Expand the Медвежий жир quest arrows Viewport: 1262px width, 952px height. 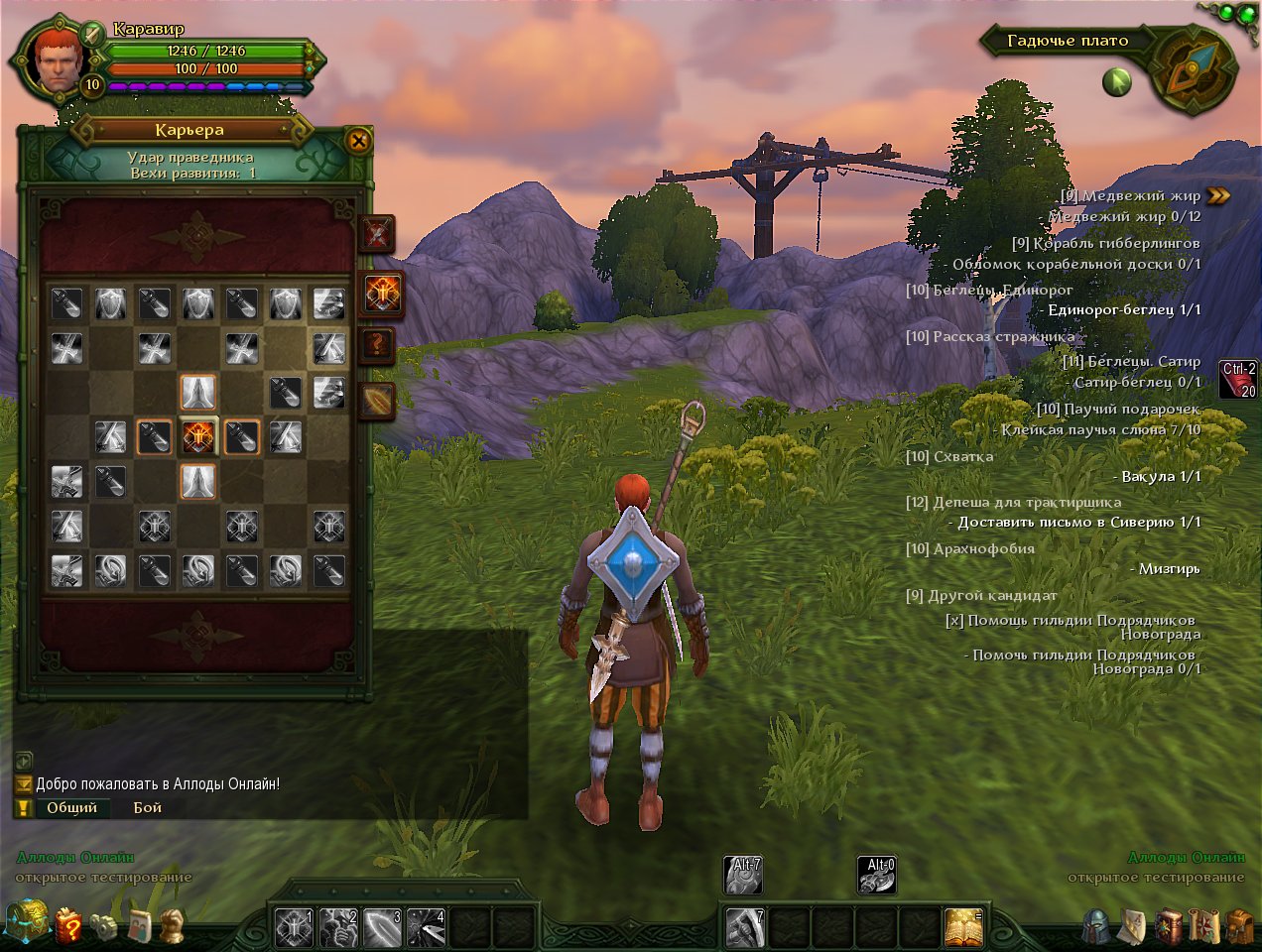pyautogui.click(x=1218, y=195)
